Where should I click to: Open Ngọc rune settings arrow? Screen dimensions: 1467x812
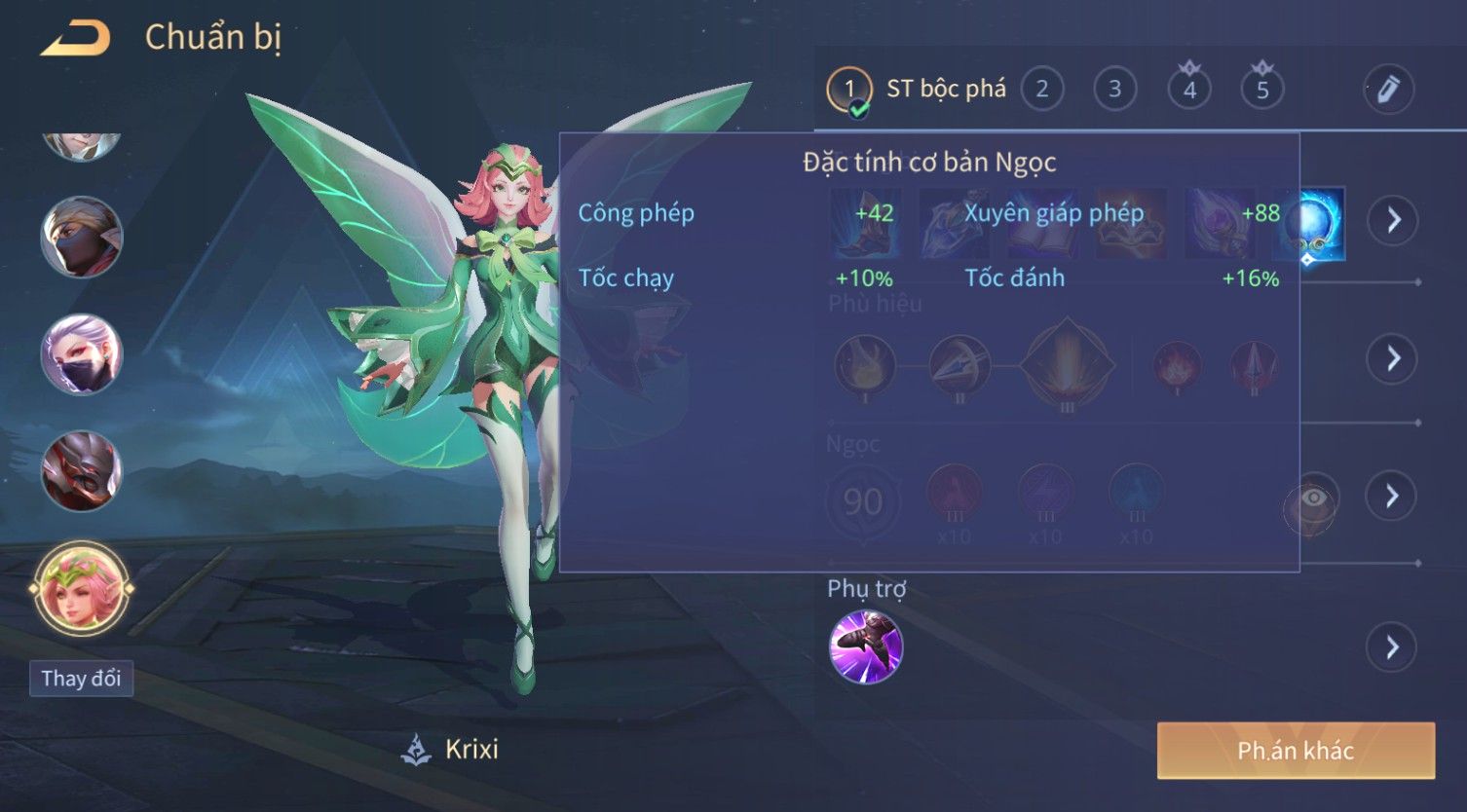(x=1393, y=496)
